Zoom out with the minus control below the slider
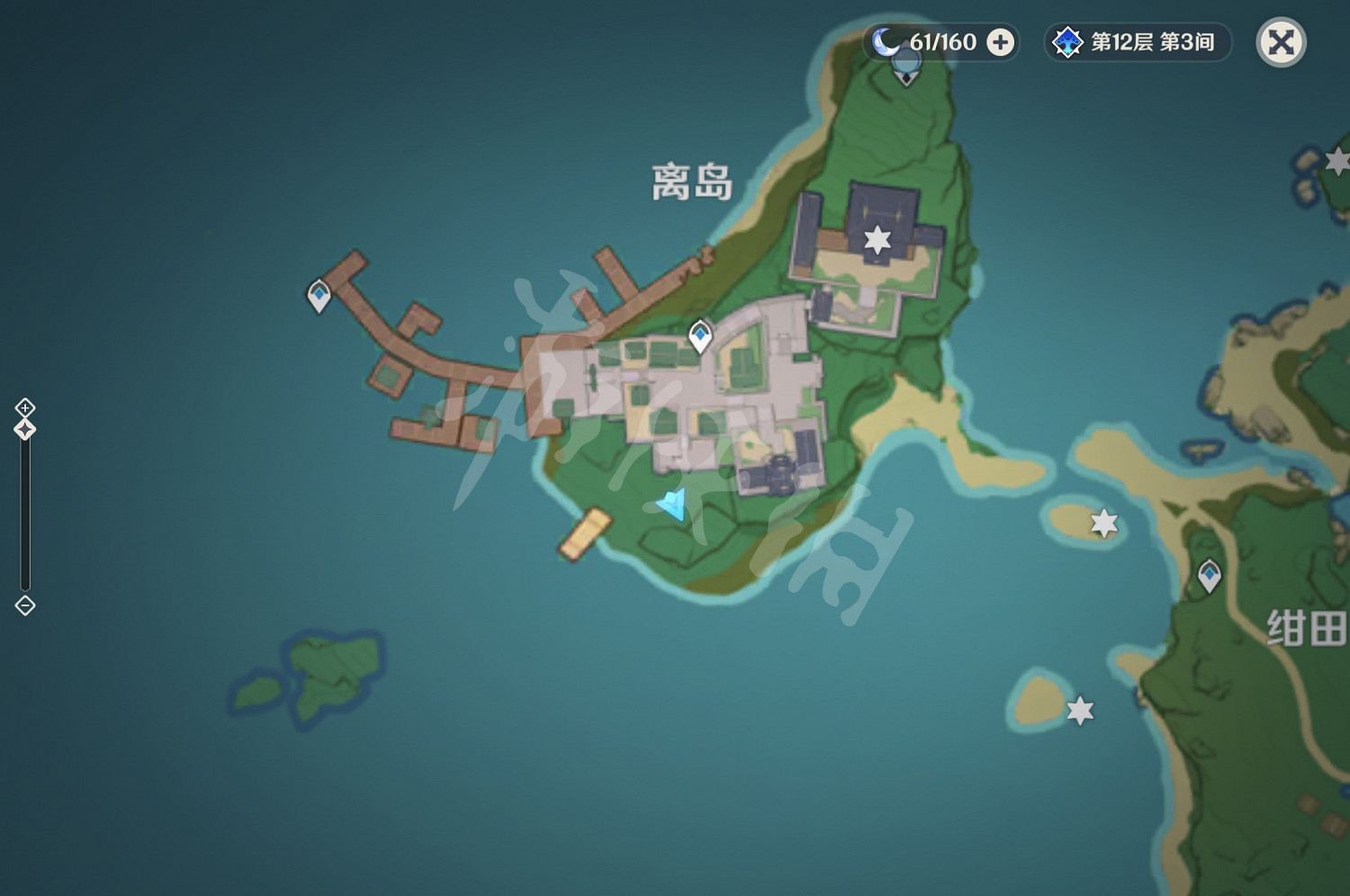This screenshot has width=1350, height=896. [x=24, y=605]
